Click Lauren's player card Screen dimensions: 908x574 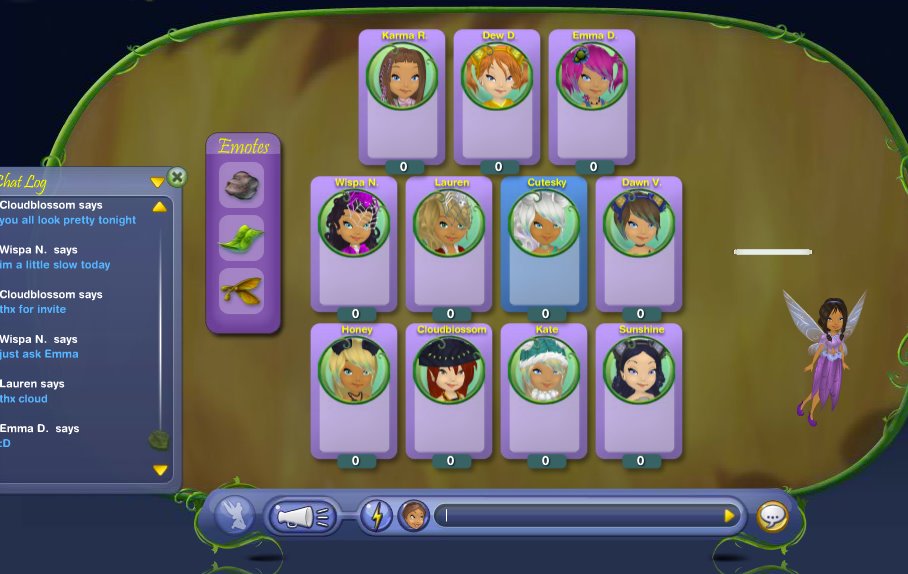coord(449,243)
